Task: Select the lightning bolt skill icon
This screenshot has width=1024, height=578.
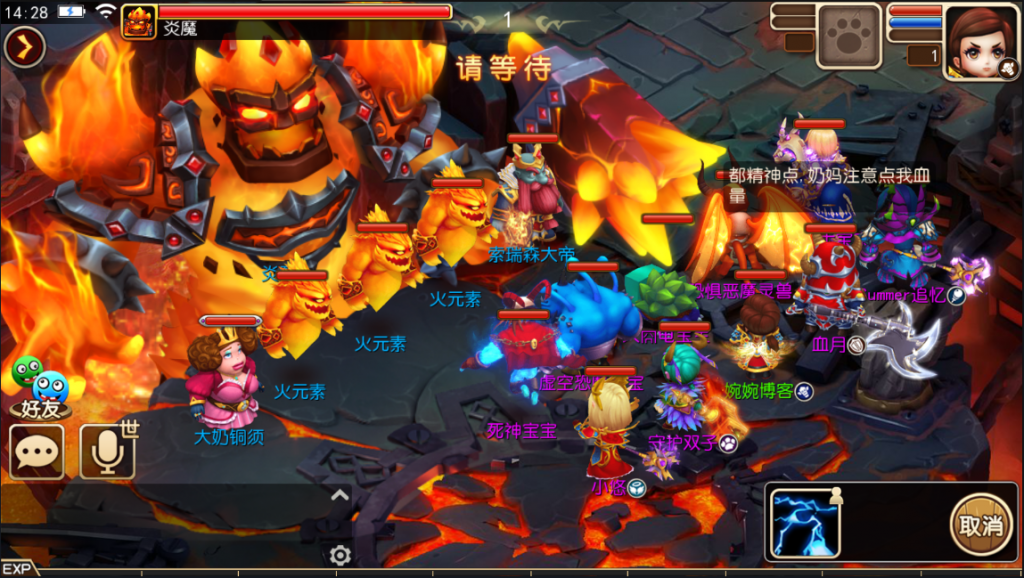Action: coord(805,523)
